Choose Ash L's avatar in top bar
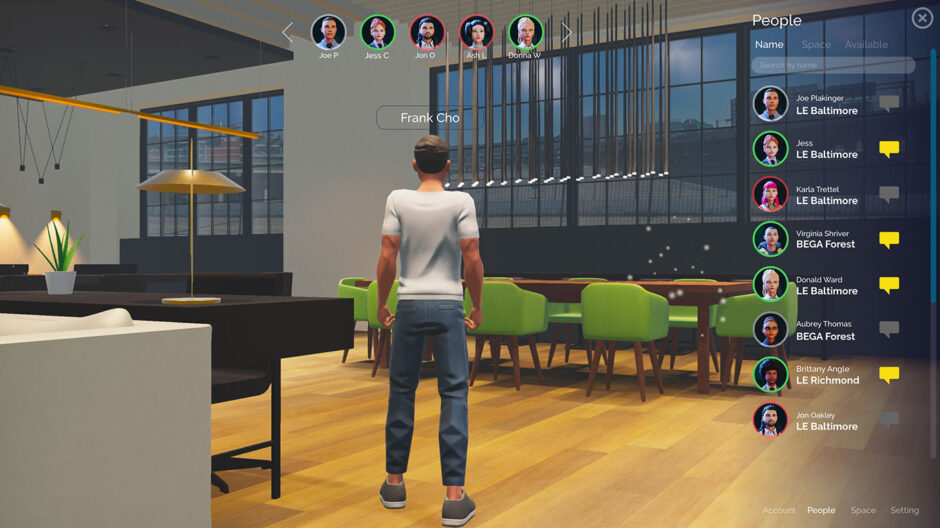 (476, 32)
